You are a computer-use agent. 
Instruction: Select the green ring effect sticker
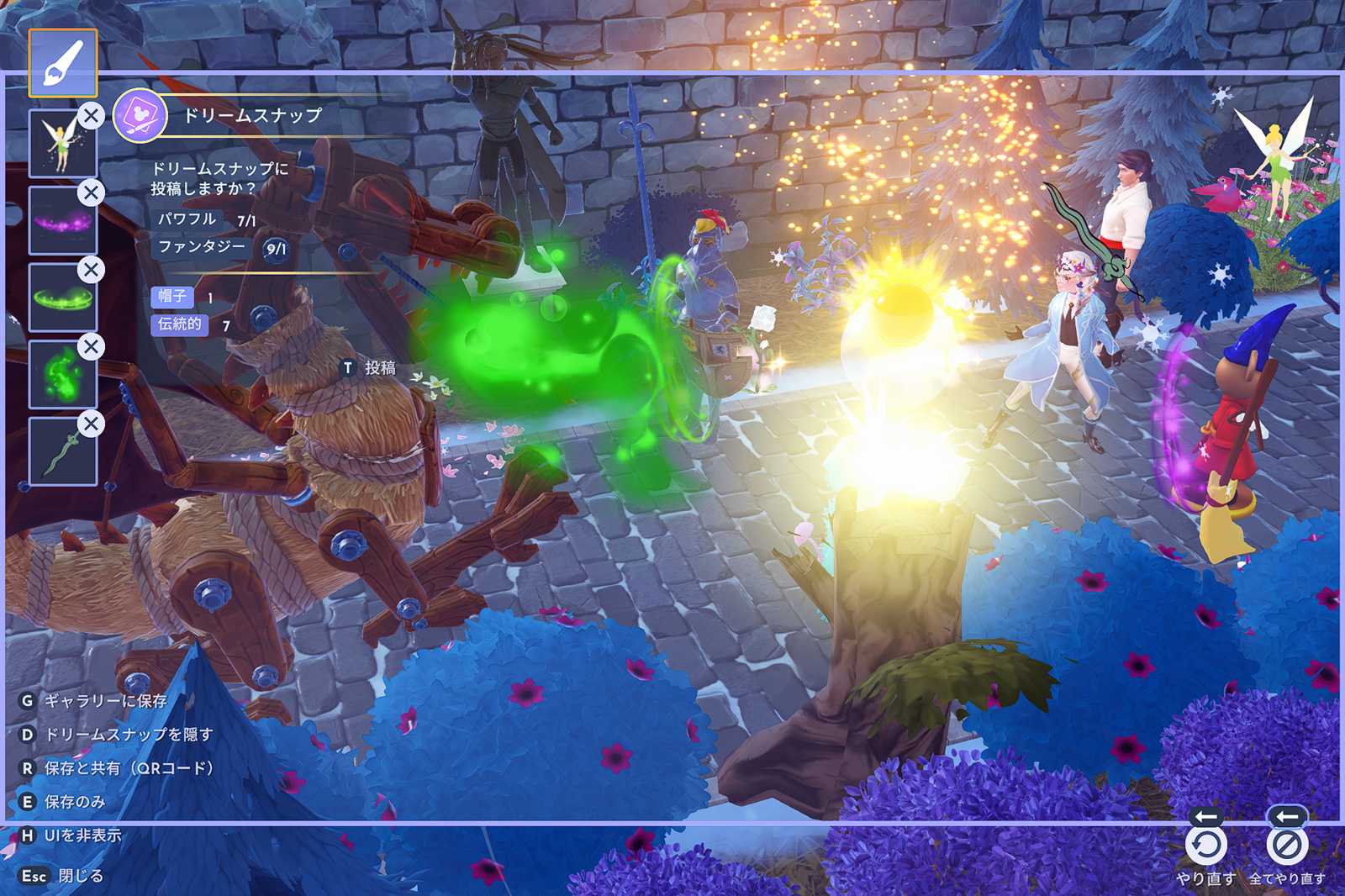tap(62, 298)
